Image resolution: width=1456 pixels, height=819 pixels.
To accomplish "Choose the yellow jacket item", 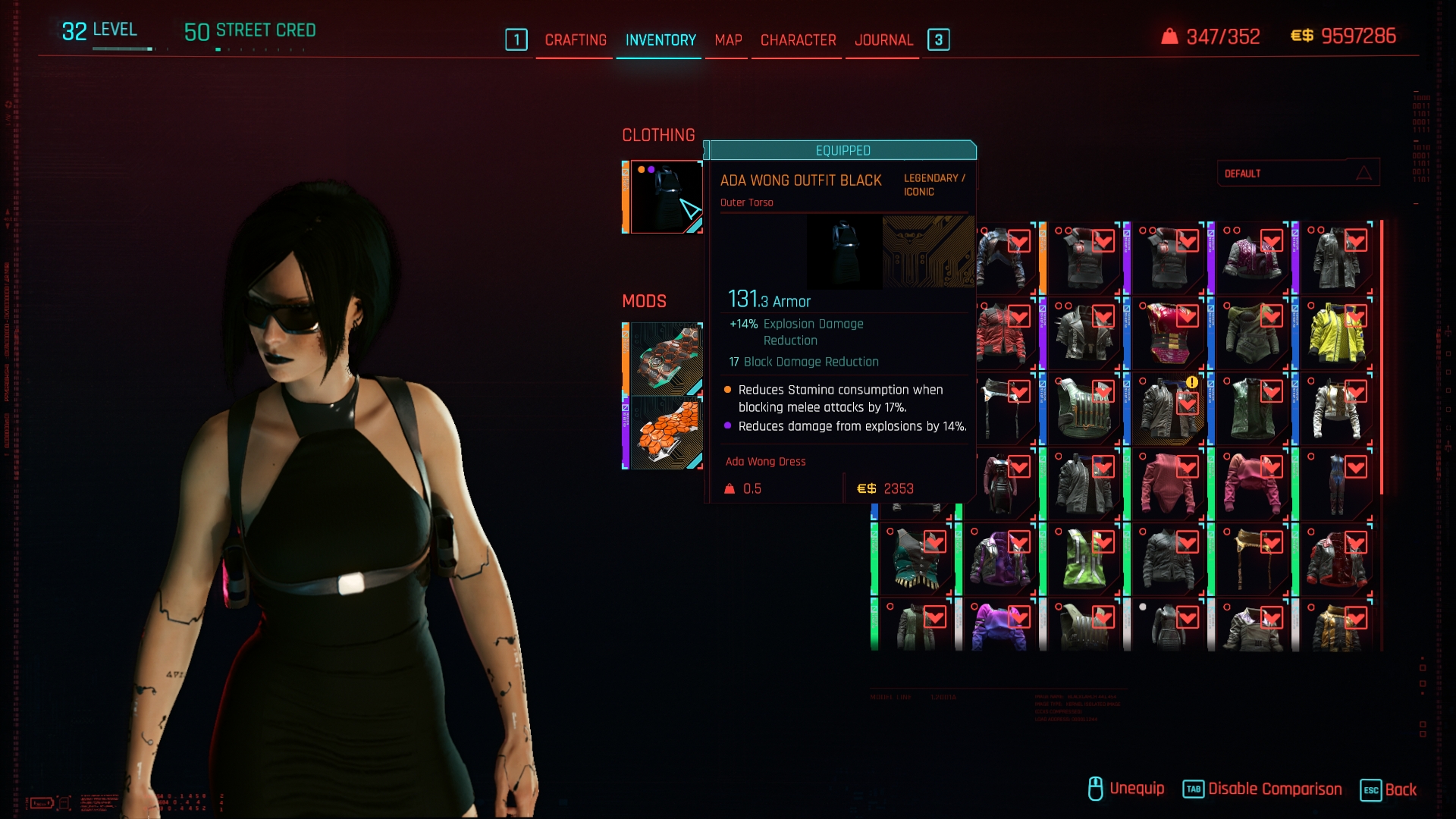I will click(x=1336, y=334).
